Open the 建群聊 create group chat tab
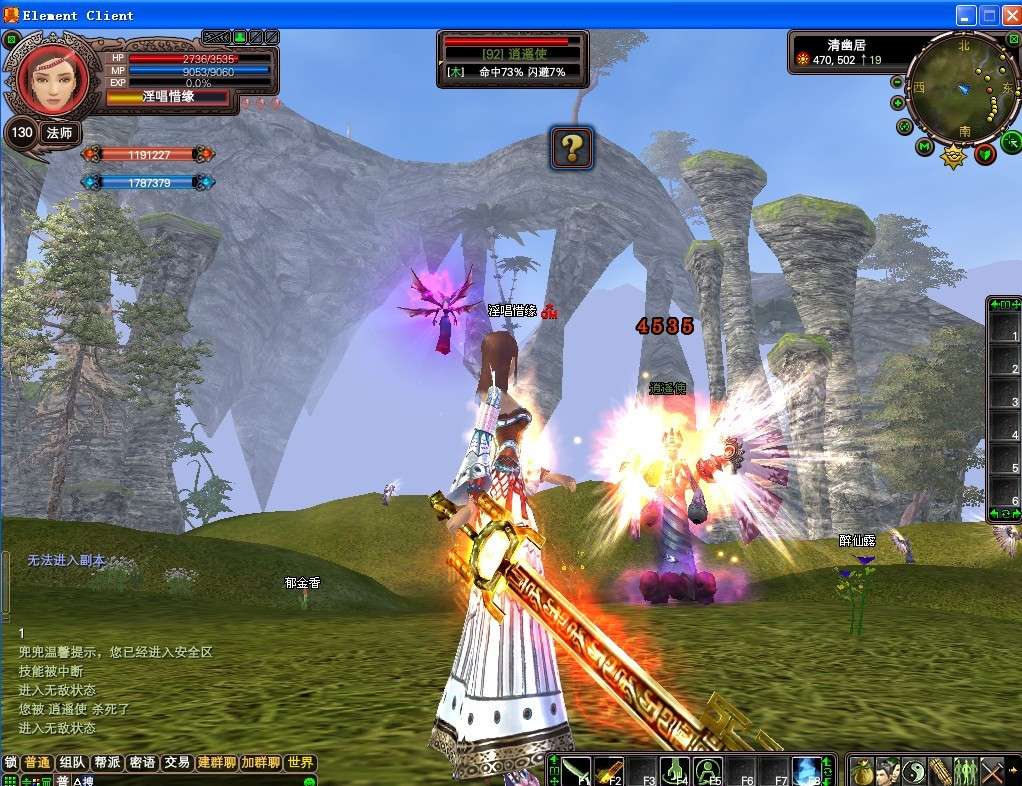This screenshot has width=1022, height=786. click(x=216, y=763)
